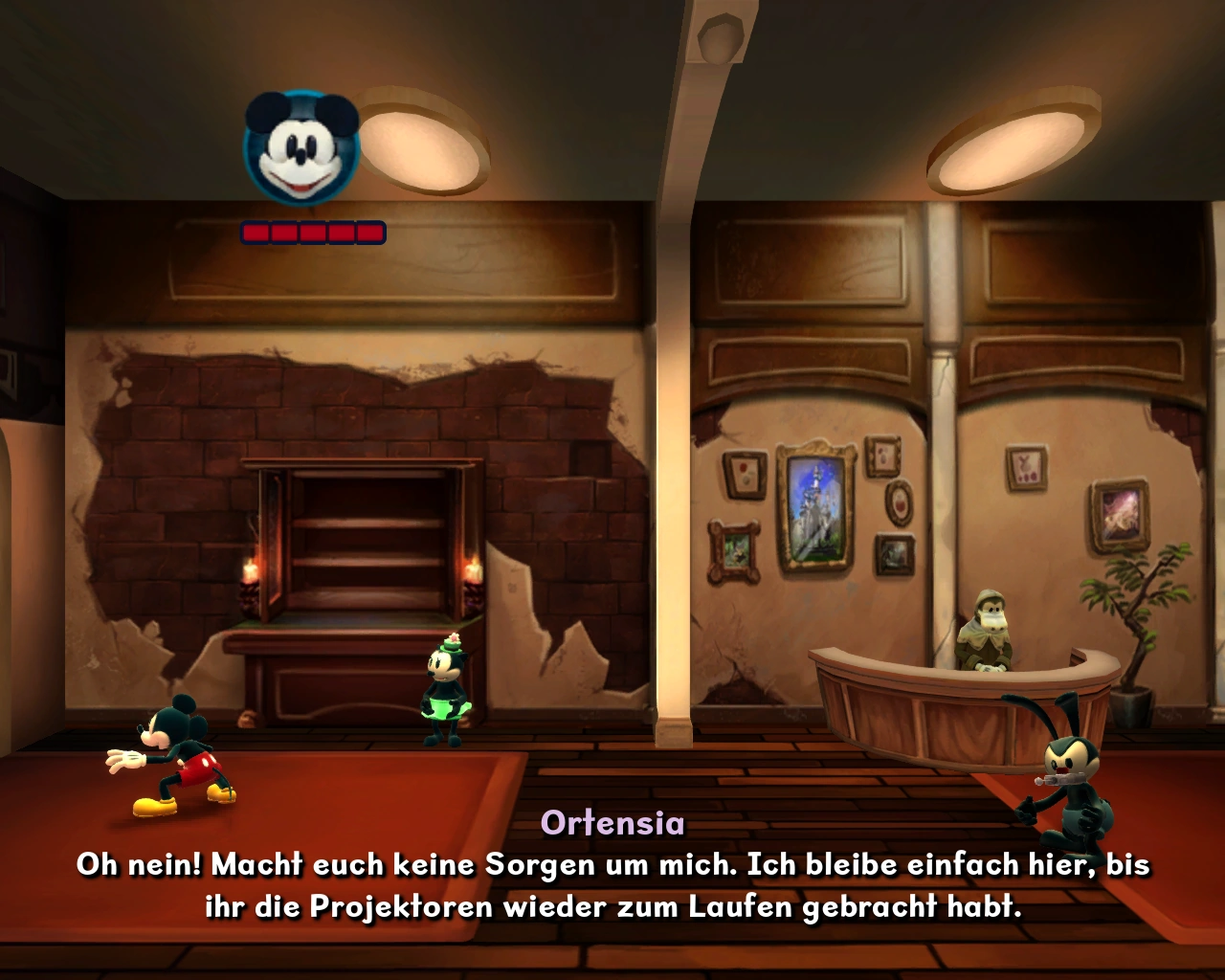This screenshot has width=1225, height=980.
Task: Select the cat picture in the wooden frame
Action: click(733, 548)
